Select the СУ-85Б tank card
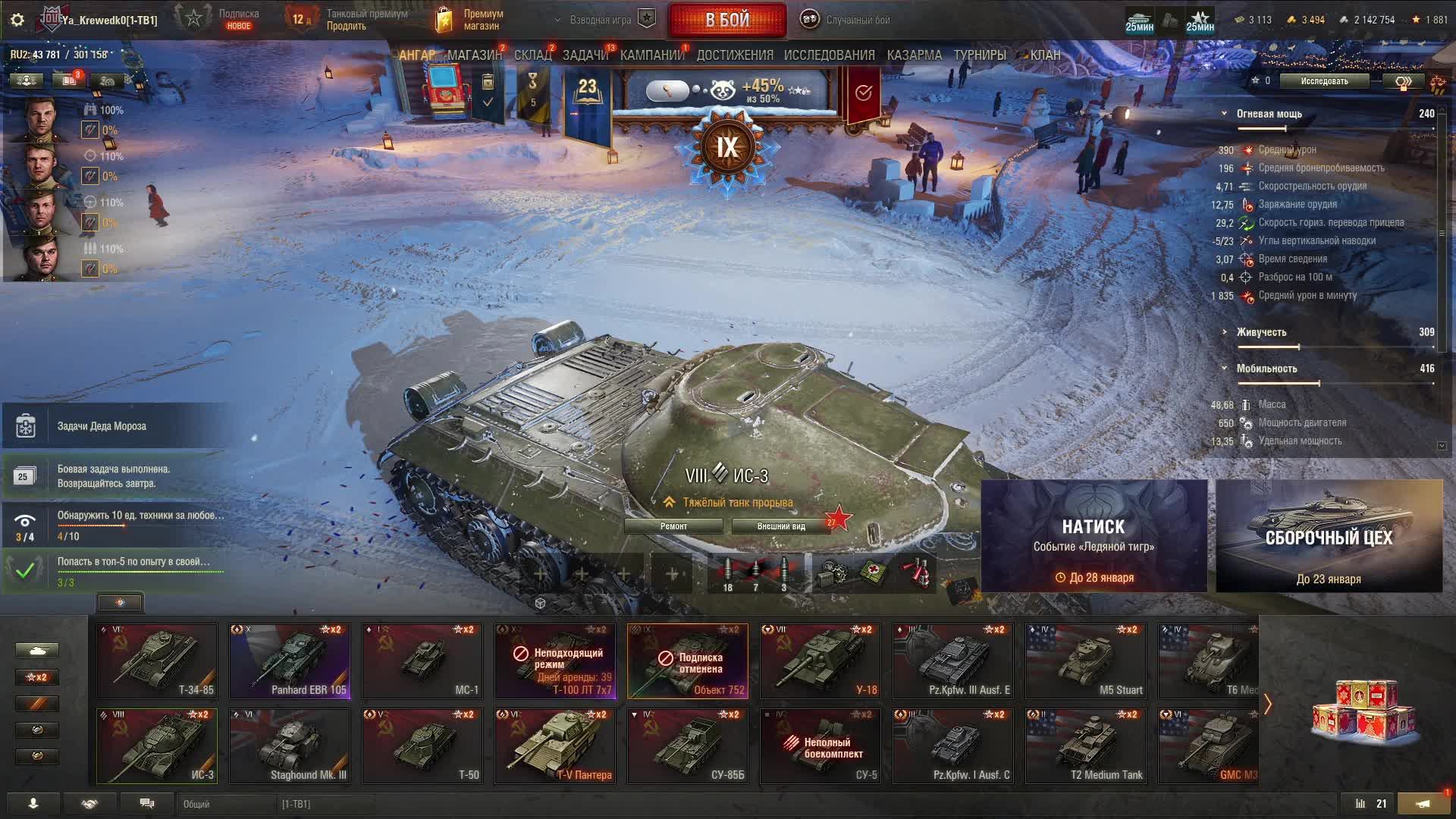 click(688, 745)
